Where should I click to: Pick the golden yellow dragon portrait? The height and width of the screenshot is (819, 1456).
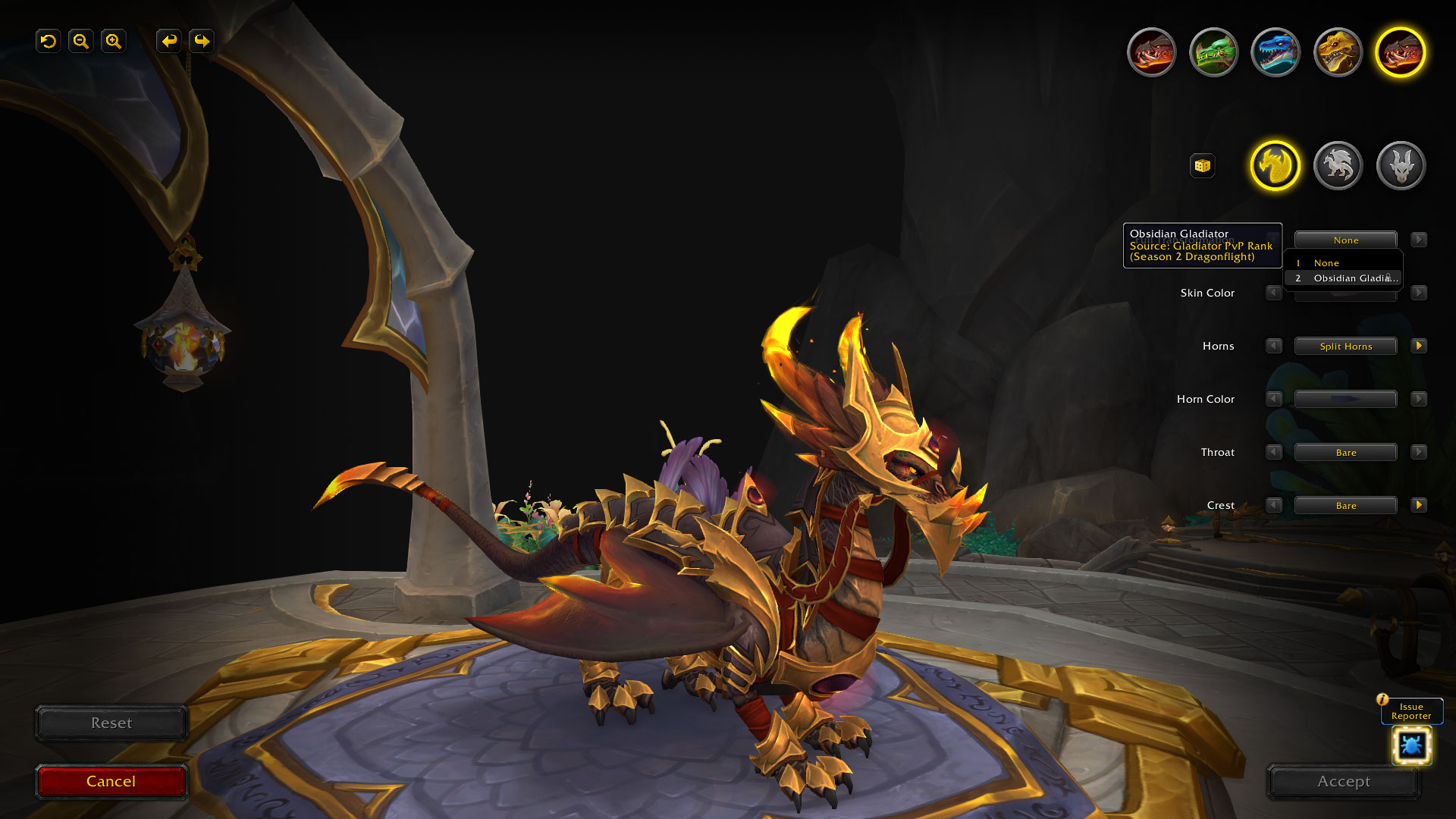coord(1338,52)
